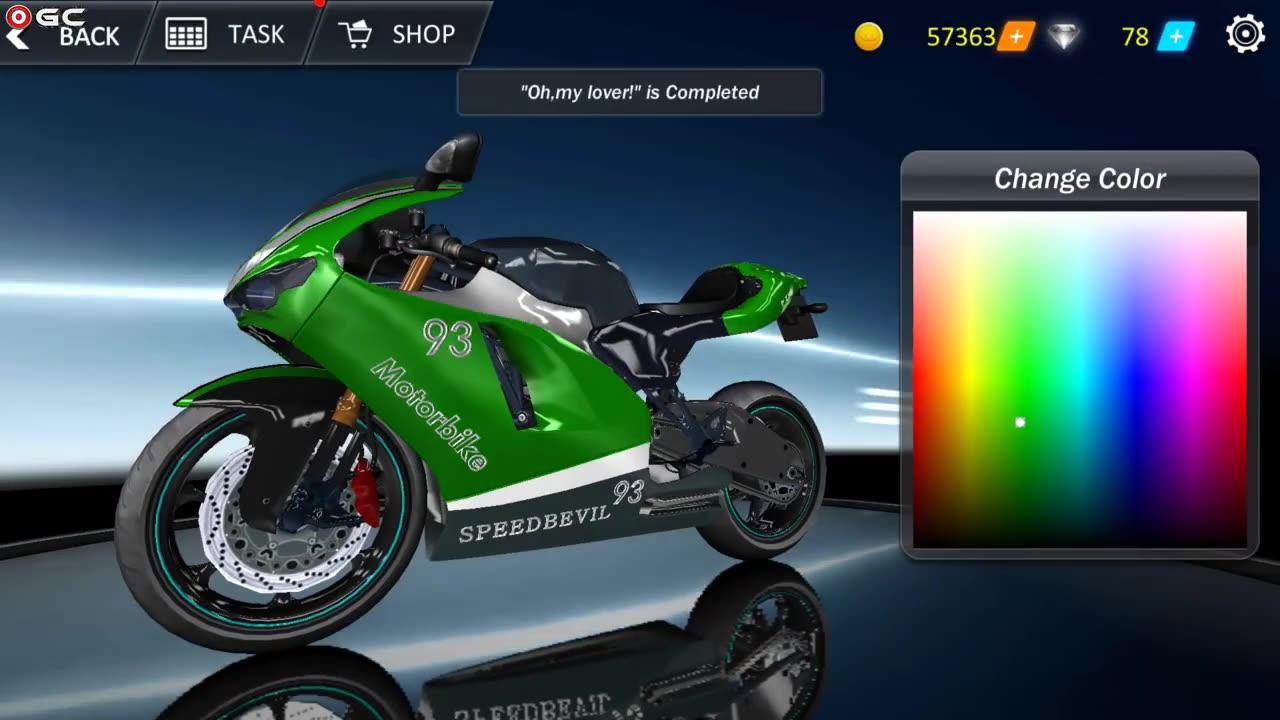Screen dimensions: 1280x720
Task: Open the SHOP menu
Action: click(x=425, y=34)
